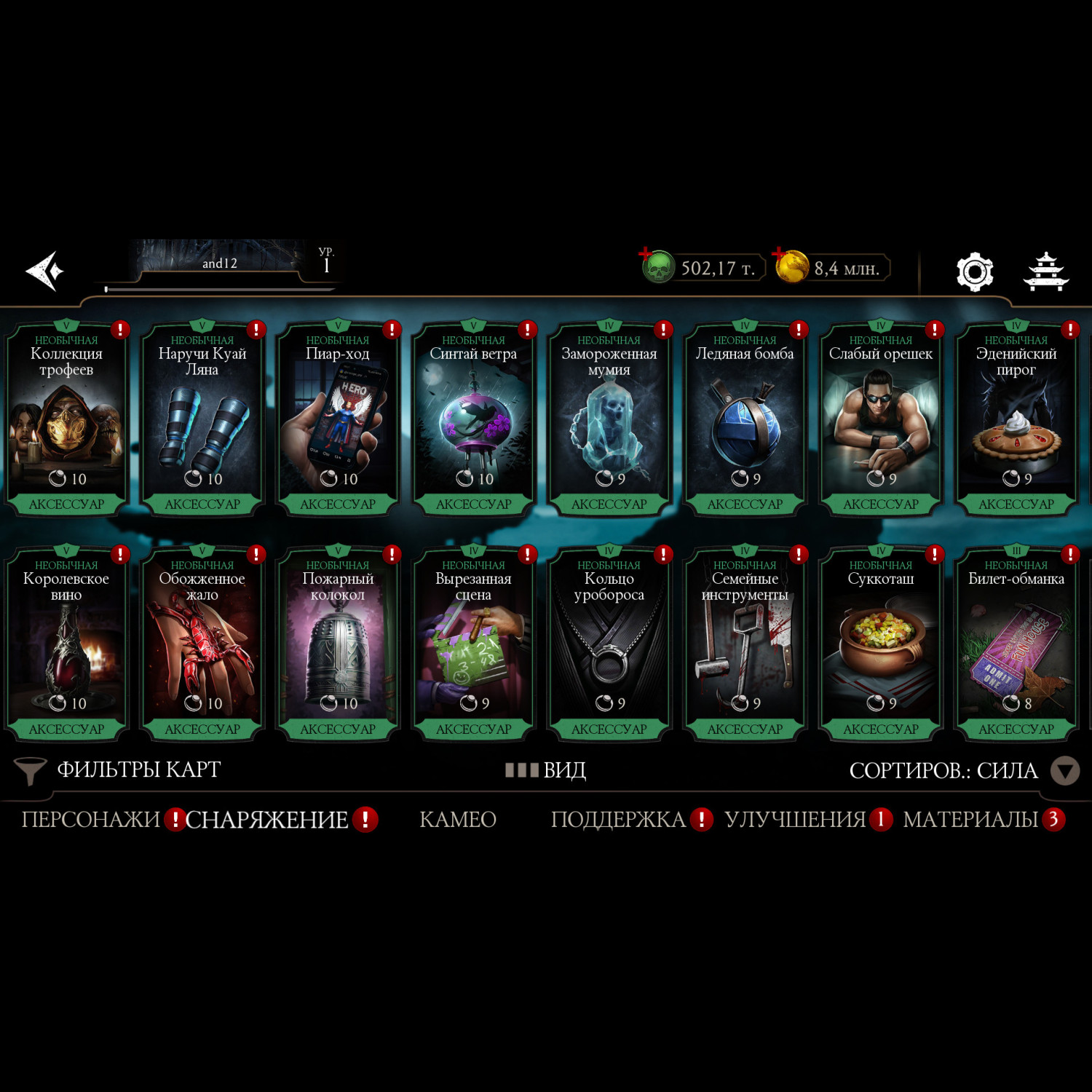
Task: Open the gear settings menu
Action: tap(974, 272)
